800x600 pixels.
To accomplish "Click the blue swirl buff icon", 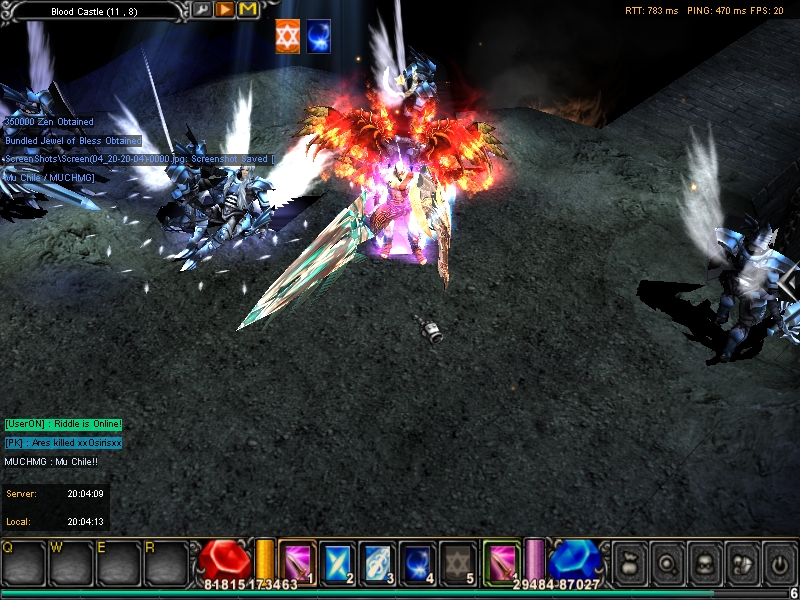I will click(x=319, y=35).
